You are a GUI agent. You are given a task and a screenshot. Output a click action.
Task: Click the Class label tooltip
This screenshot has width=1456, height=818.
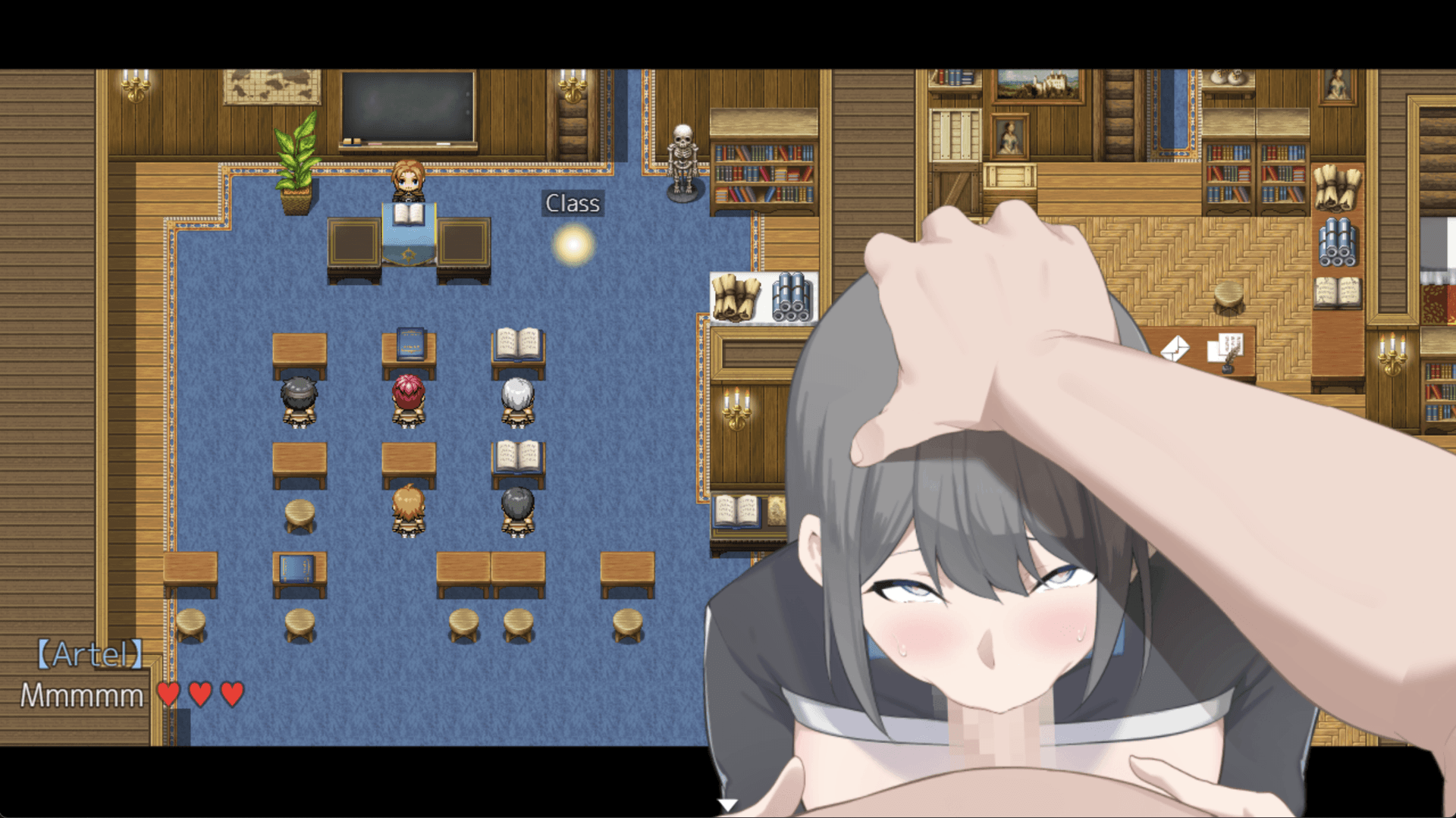[573, 202]
